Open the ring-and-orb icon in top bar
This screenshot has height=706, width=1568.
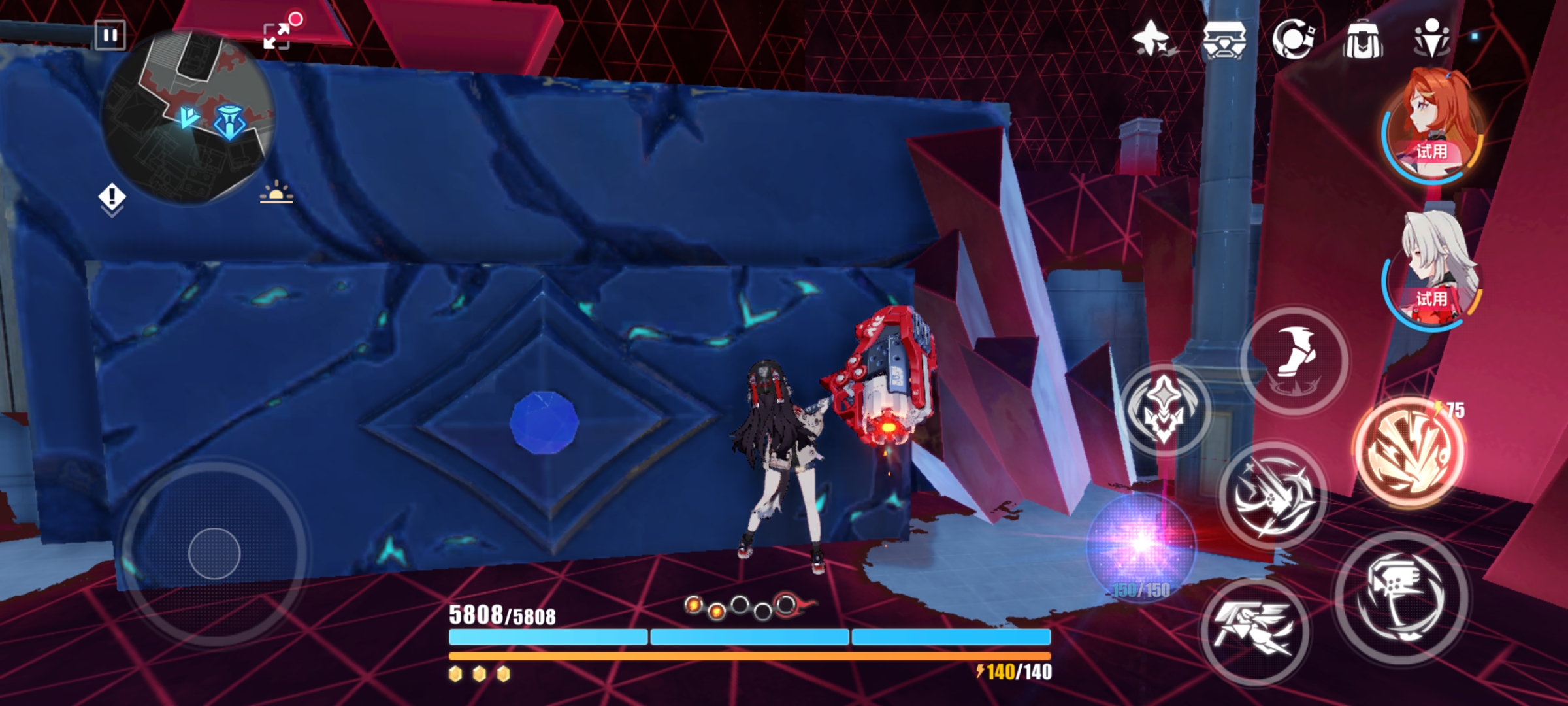1294,39
